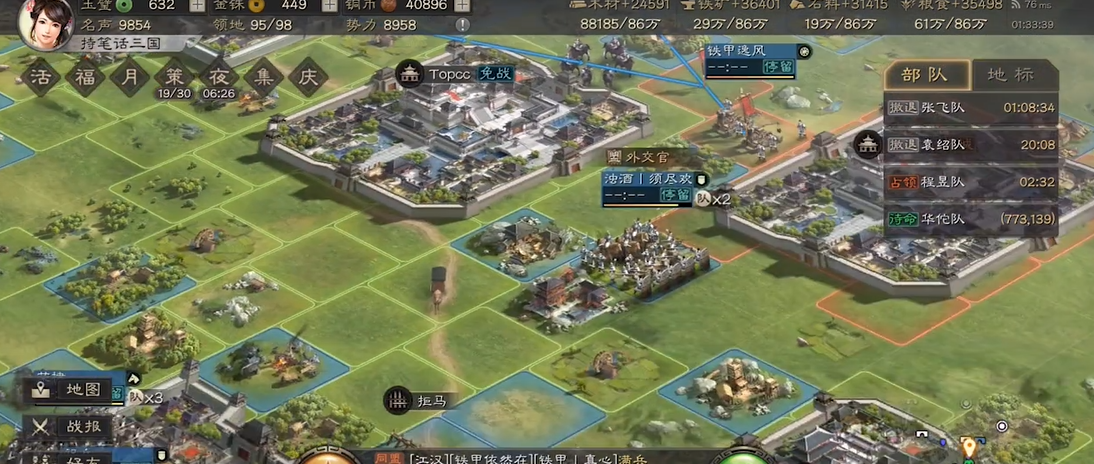Open the player portrait profile
1094x464 pixels.
pos(44,22)
